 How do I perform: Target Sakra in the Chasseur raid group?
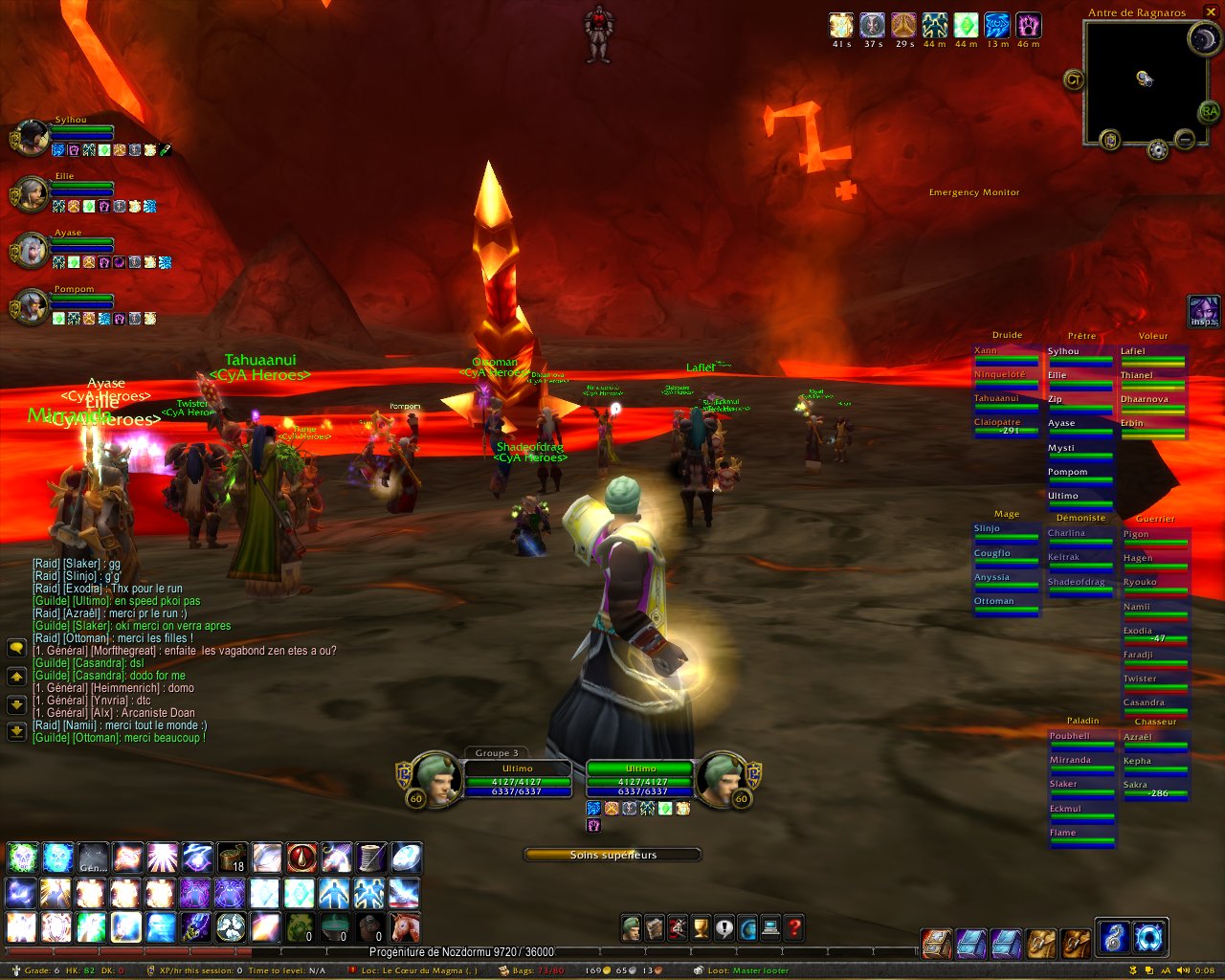pos(1155,789)
